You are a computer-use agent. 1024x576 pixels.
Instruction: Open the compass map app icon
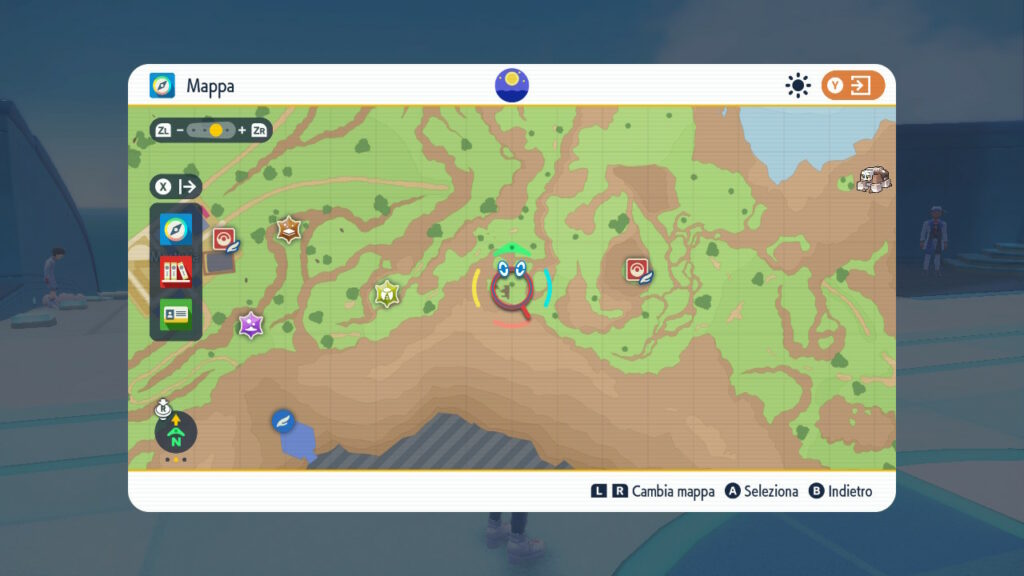pyautogui.click(x=176, y=229)
